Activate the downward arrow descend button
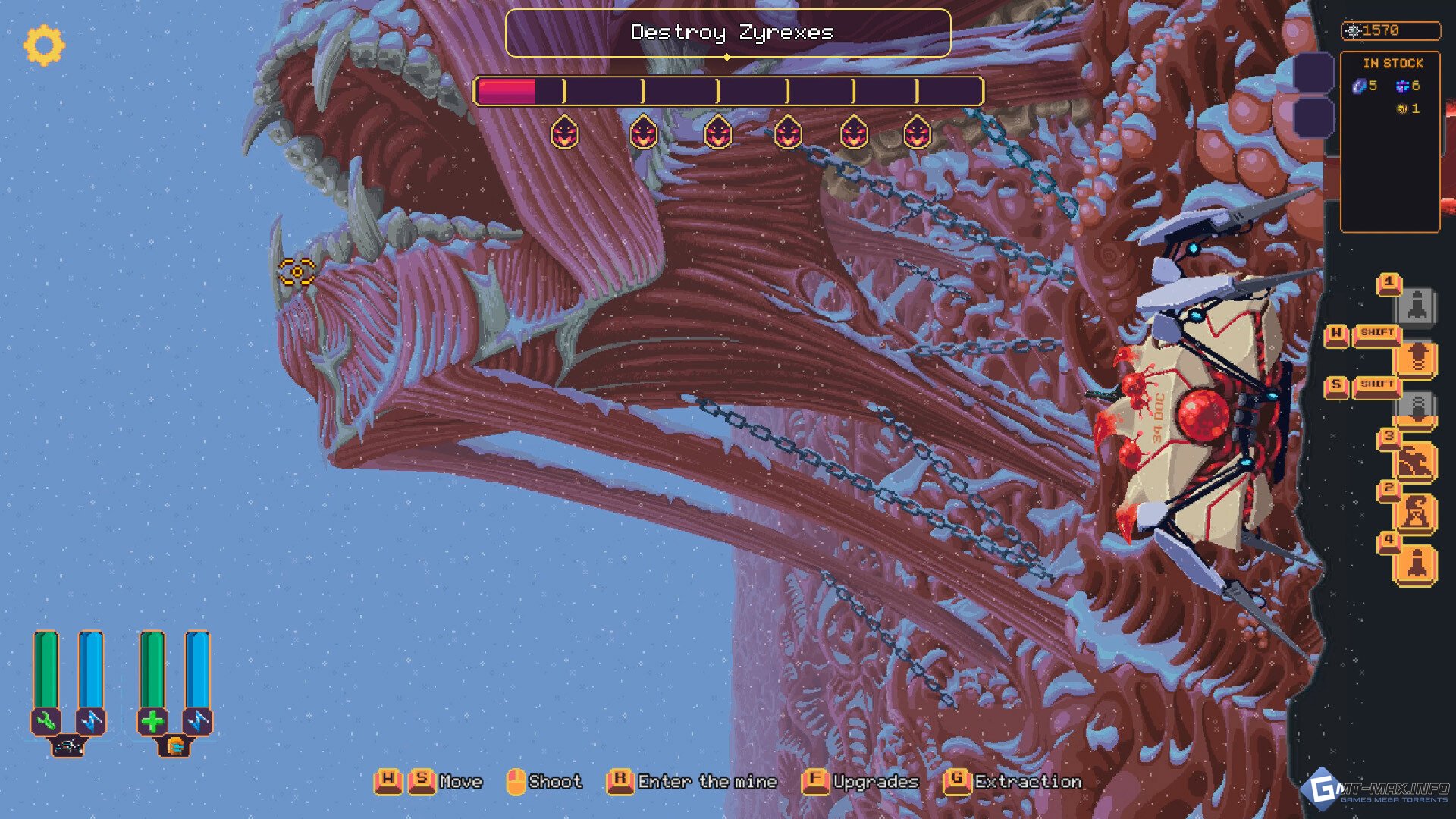The image size is (1456, 819). click(x=1417, y=409)
